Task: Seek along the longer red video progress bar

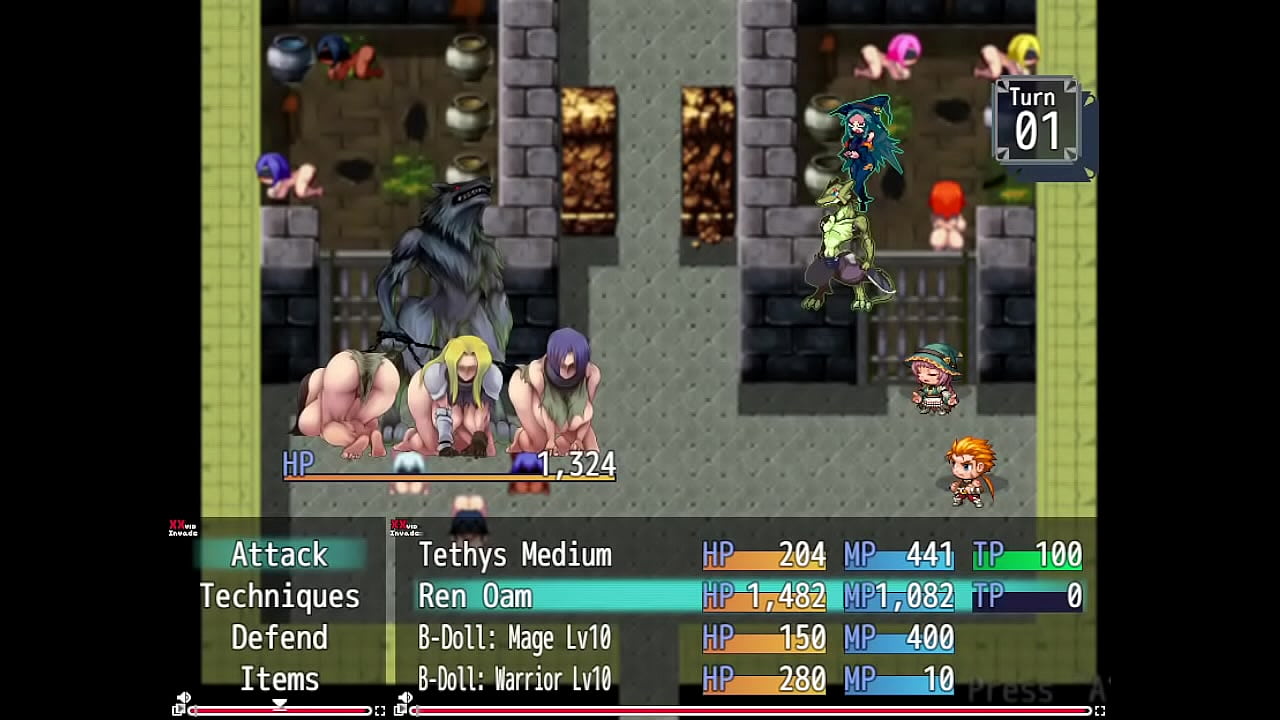Action: tap(750, 711)
